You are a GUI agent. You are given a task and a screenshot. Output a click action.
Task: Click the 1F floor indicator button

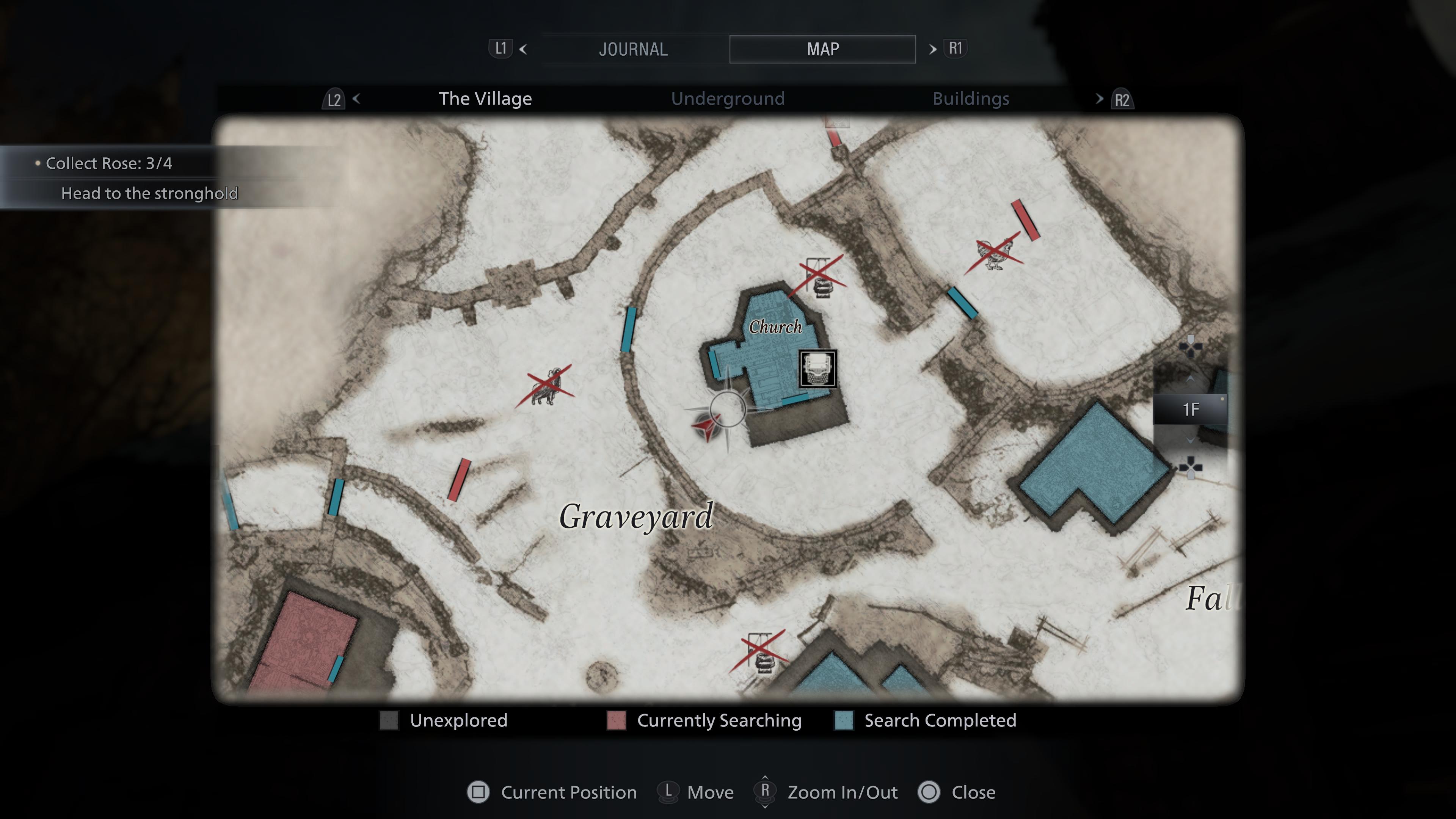1191,410
